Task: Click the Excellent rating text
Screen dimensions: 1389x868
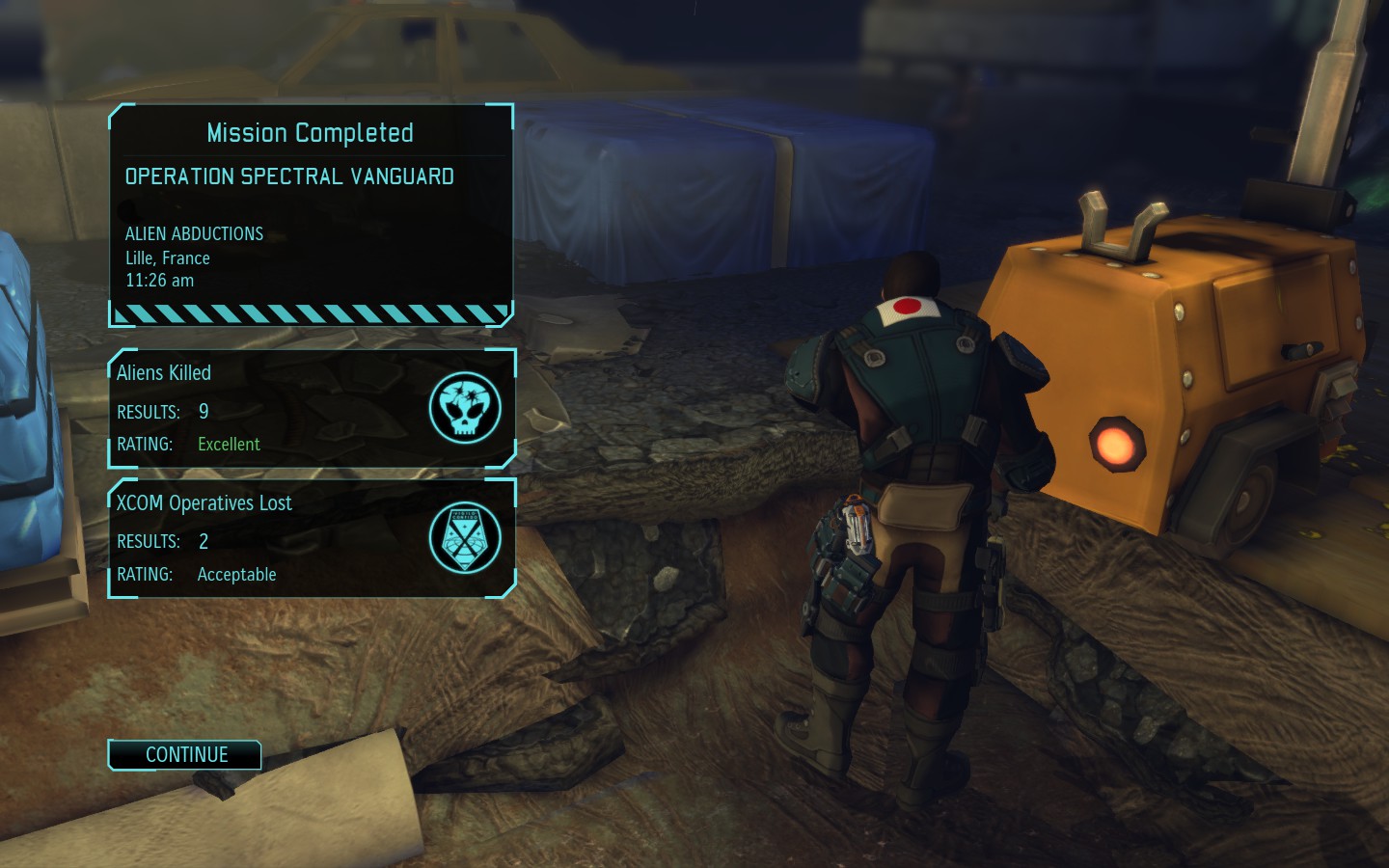Action: click(x=229, y=444)
